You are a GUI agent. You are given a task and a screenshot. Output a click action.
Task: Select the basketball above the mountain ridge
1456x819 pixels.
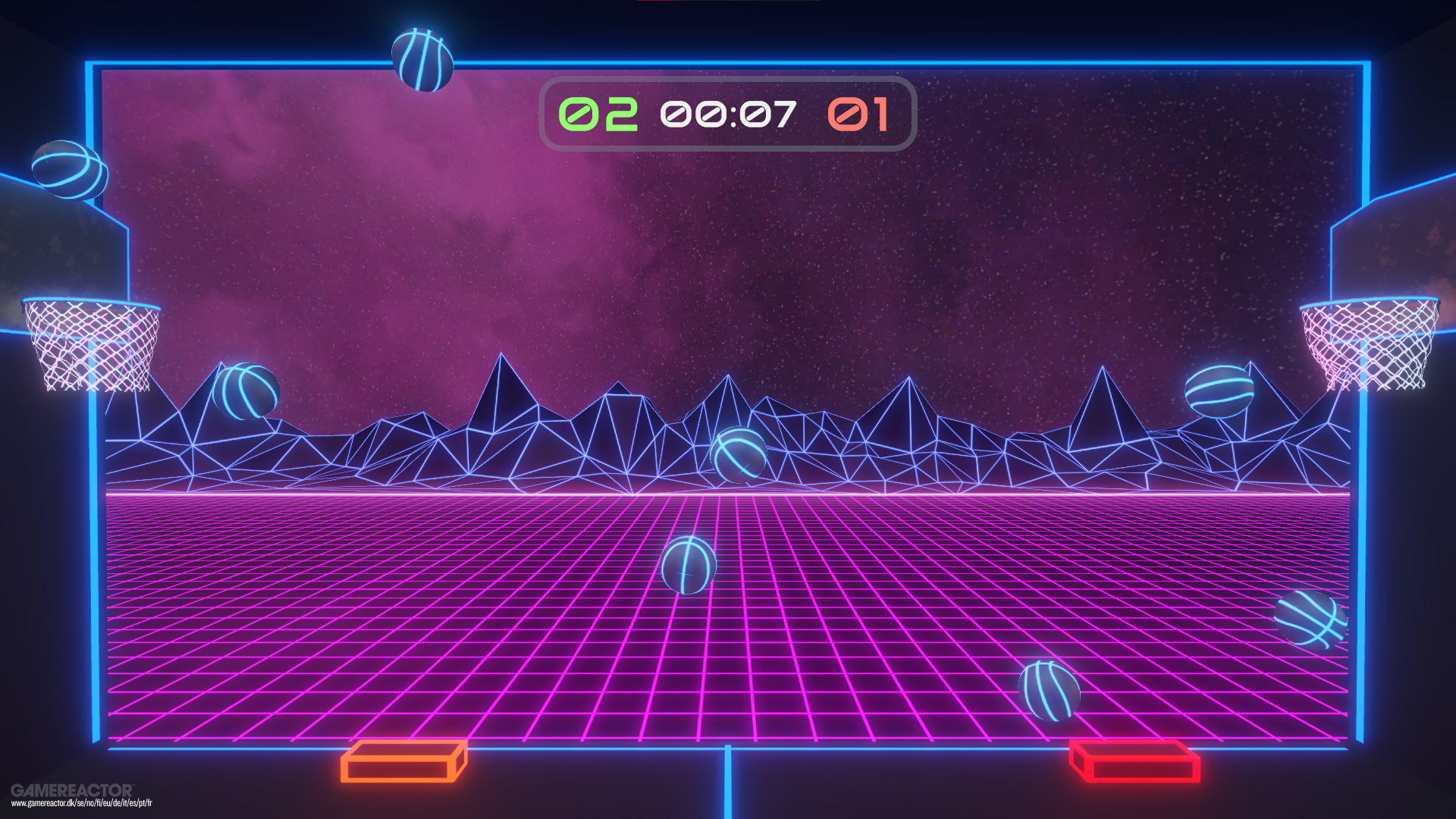tap(247, 391)
